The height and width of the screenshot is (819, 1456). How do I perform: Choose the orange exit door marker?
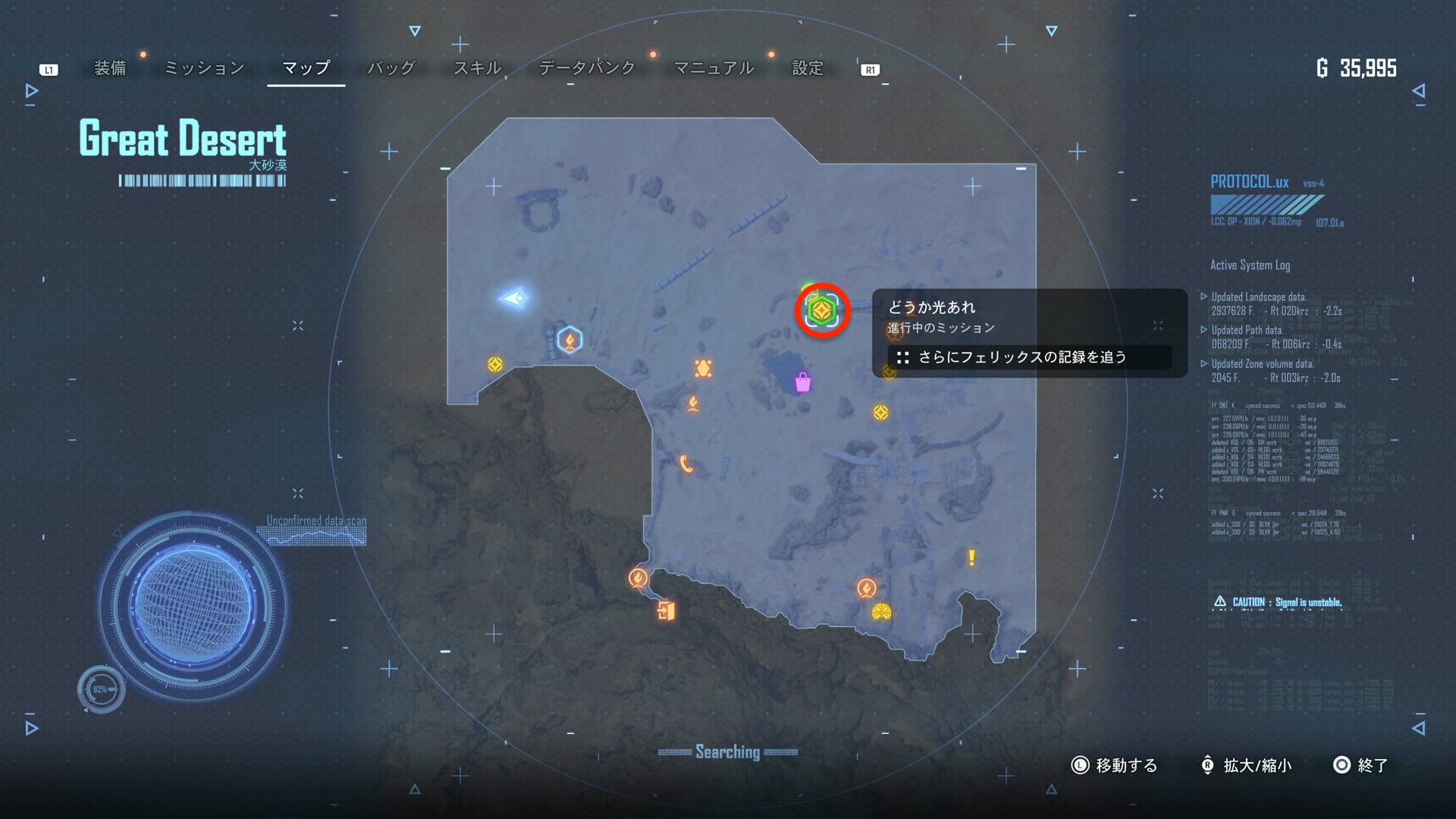[666, 610]
